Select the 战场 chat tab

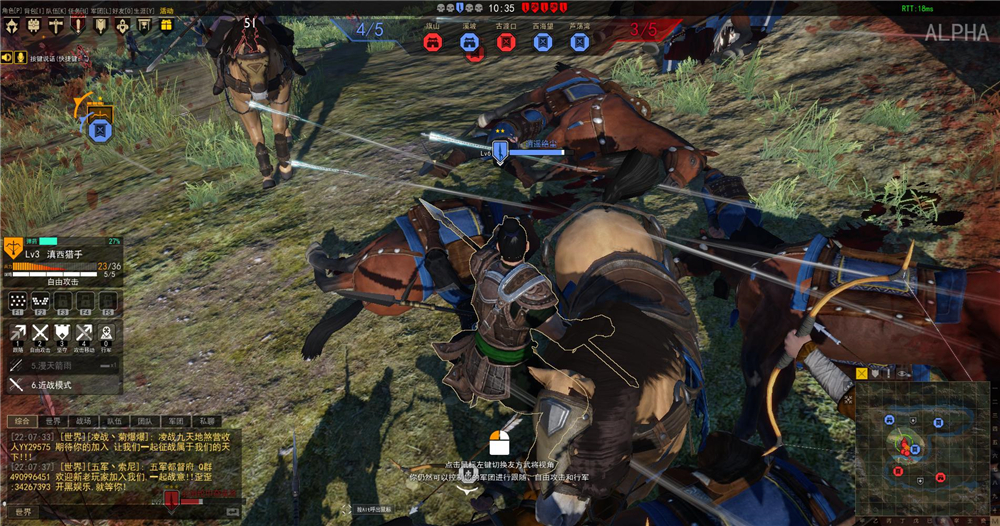pos(83,421)
